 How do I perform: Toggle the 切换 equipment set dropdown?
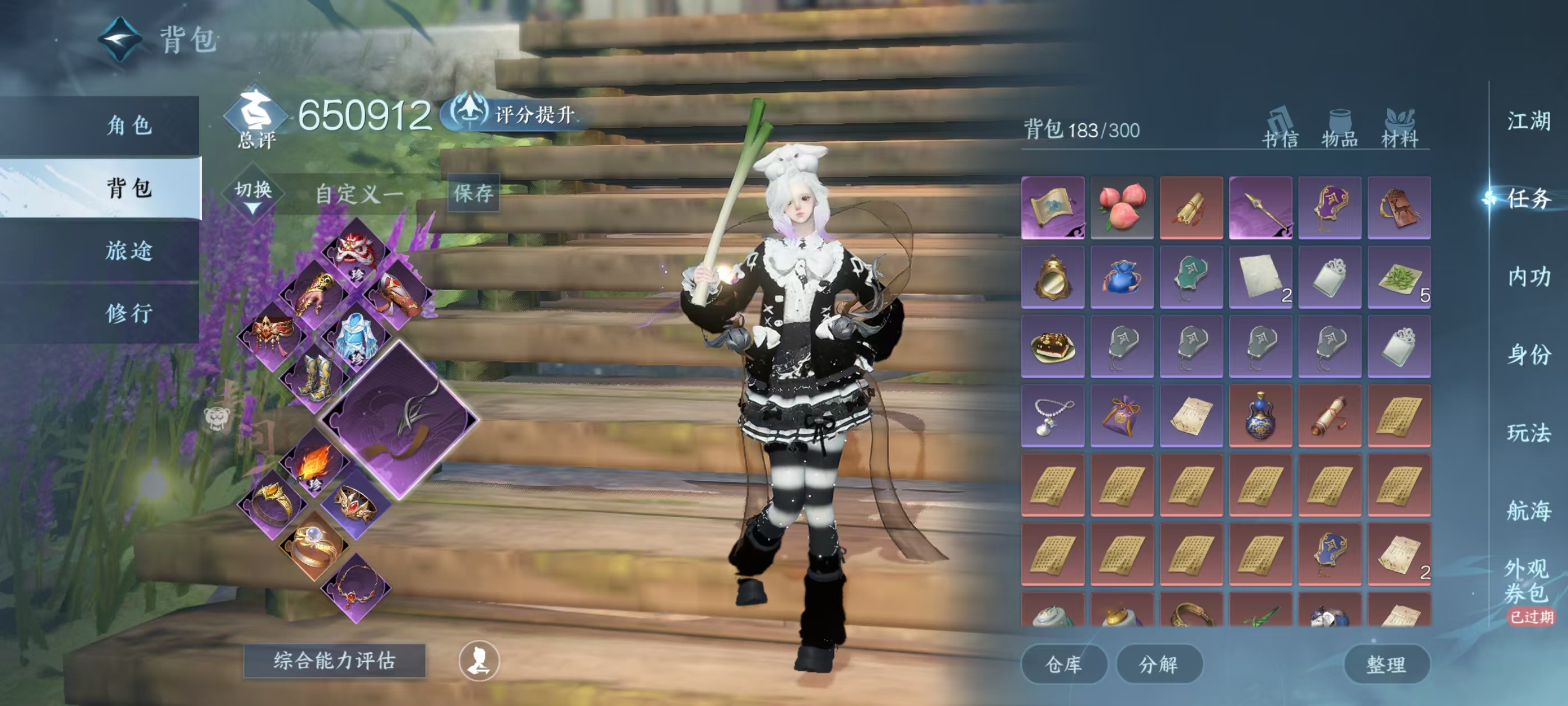point(253,194)
